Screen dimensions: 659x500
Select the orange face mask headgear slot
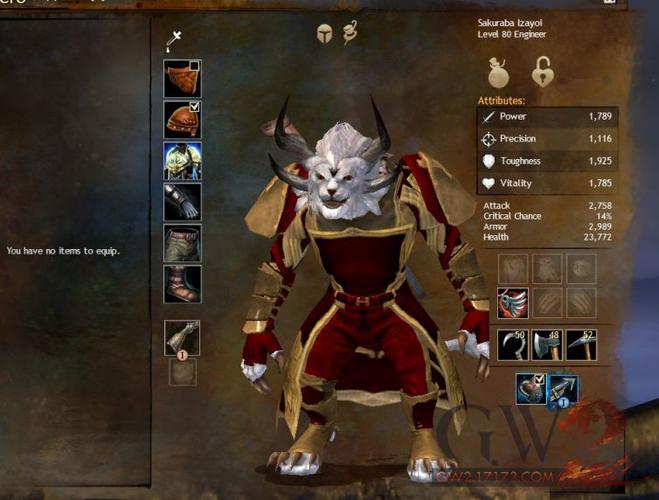[x=181, y=79]
